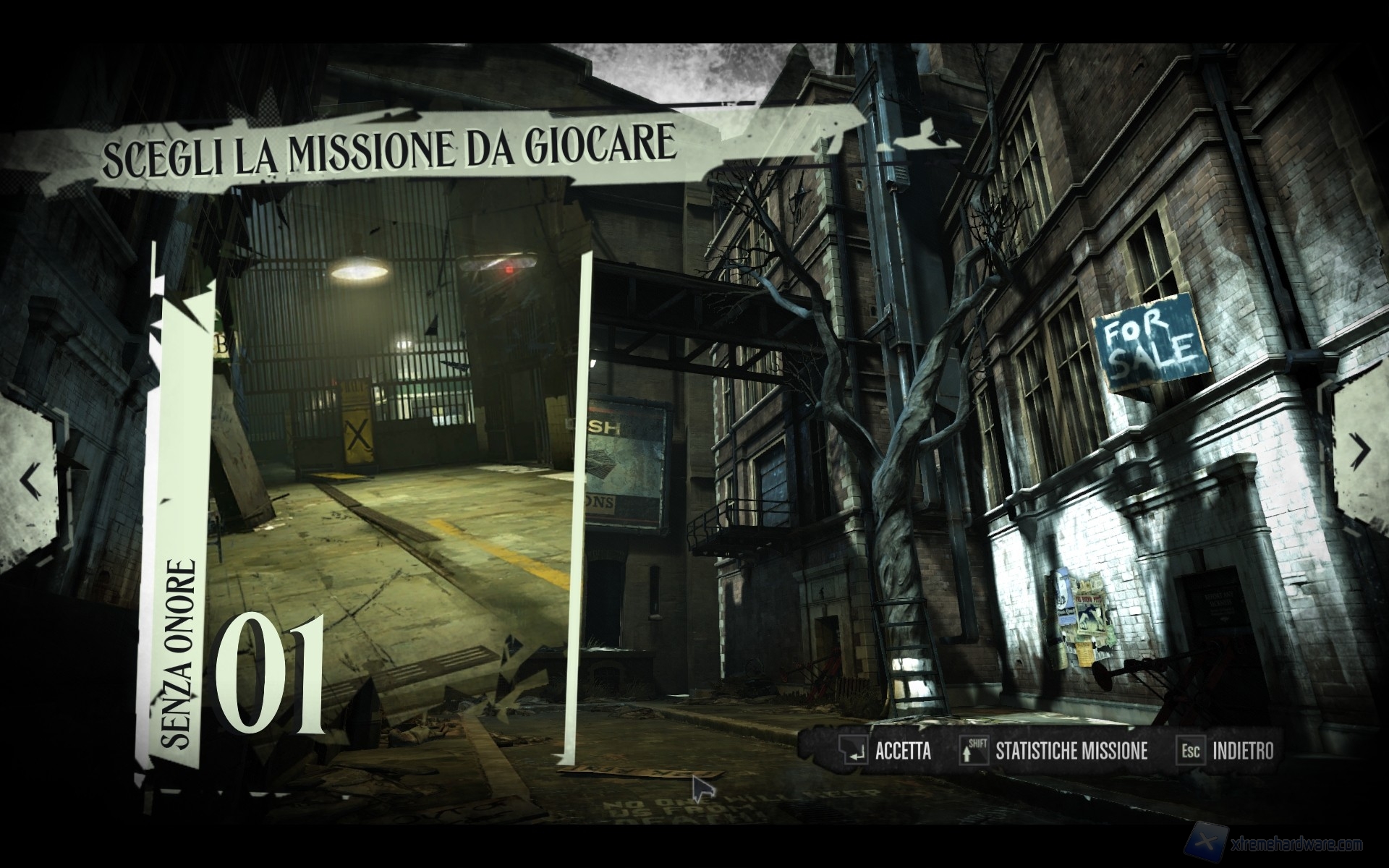Confirm mission with the Accetta button
This screenshot has width=1389, height=868.
point(886,751)
